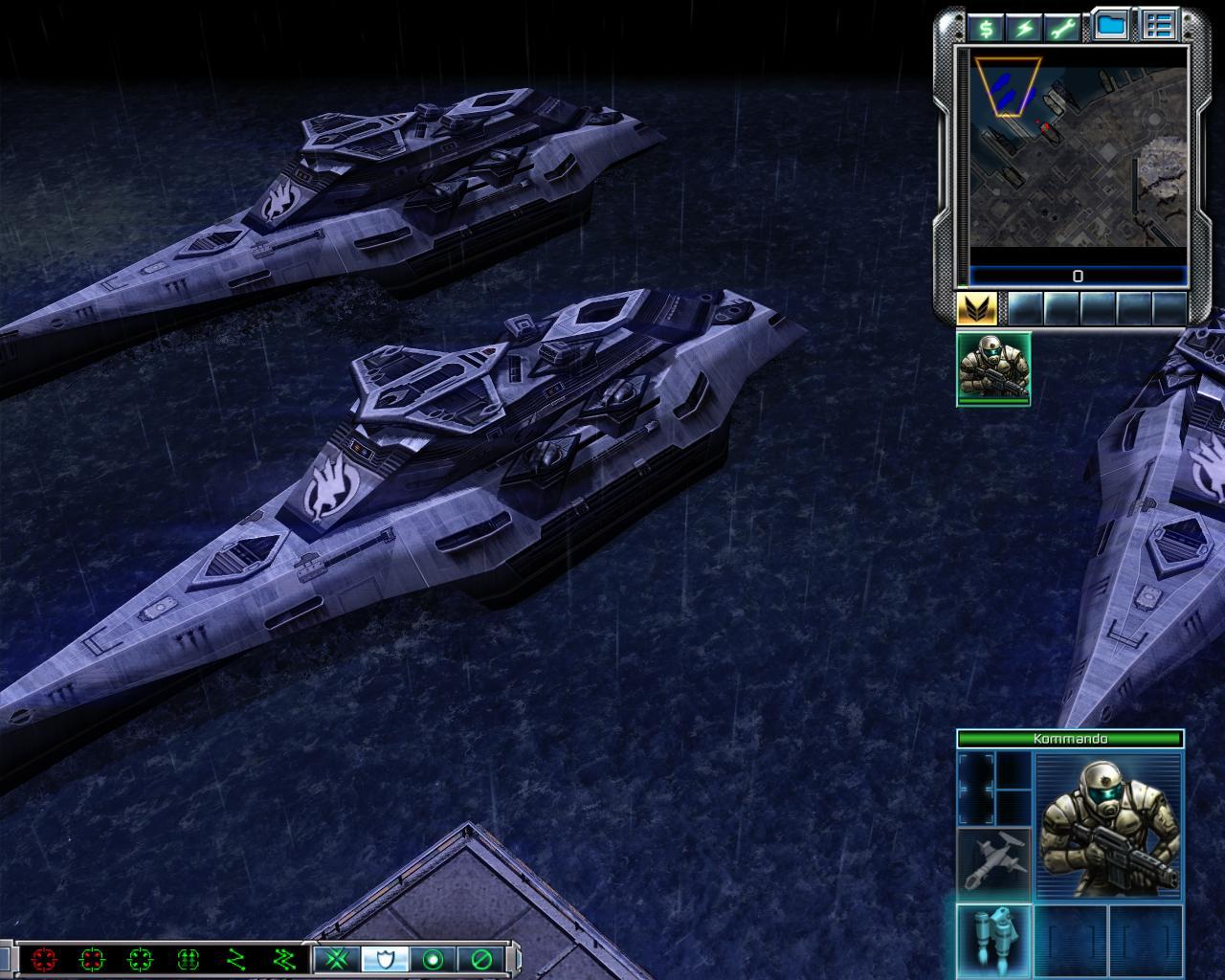The width and height of the screenshot is (1225, 980).
Task: Pick the single zigzag waypoint command
Action: tap(236, 958)
